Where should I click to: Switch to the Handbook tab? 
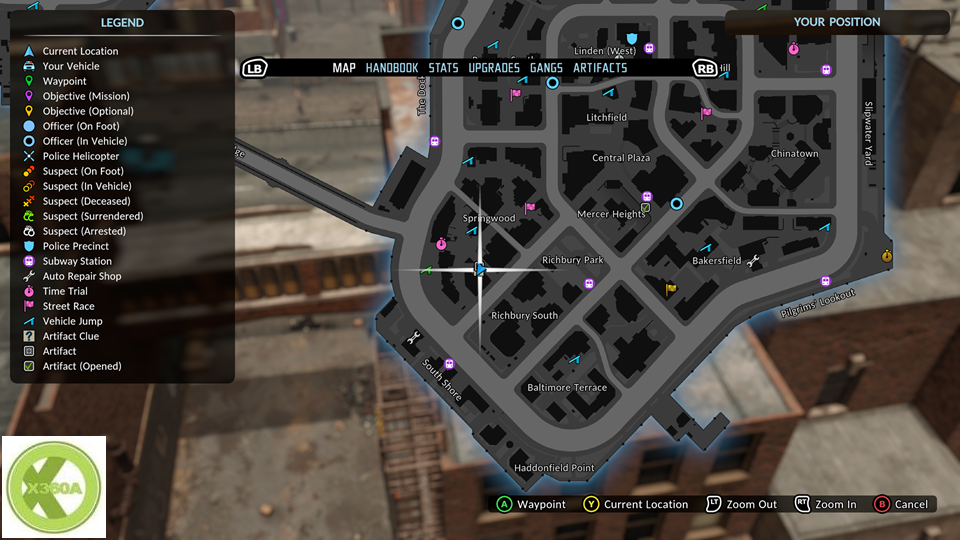point(391,68)
